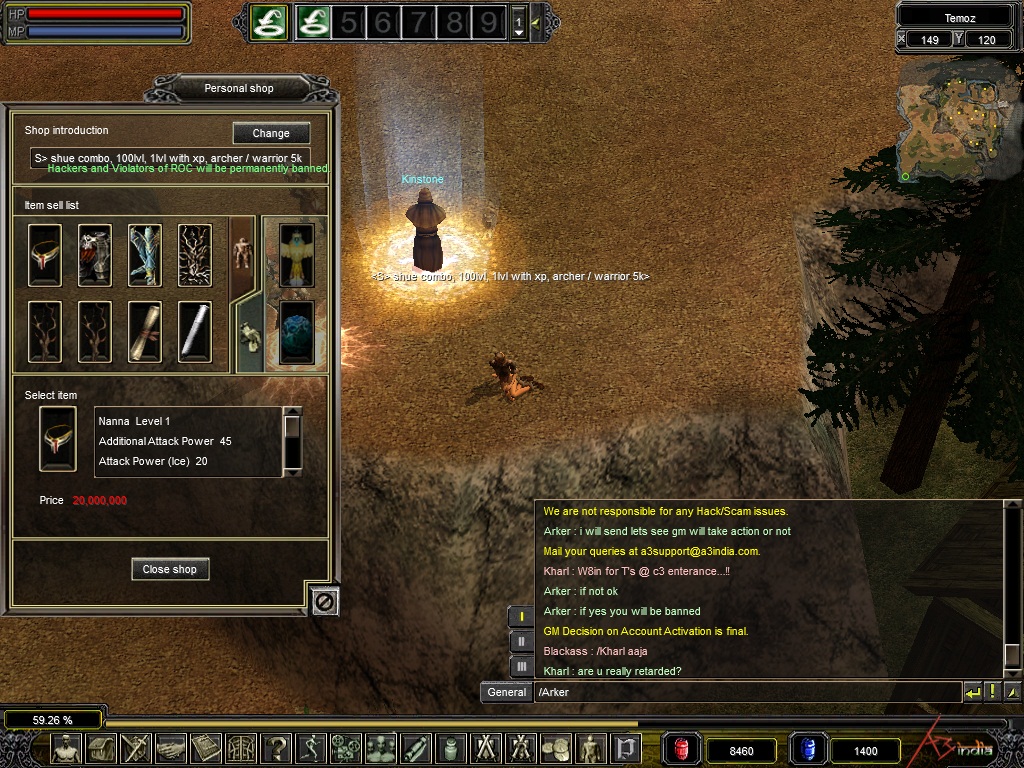Click the no-entry icon below the shop panel
1024x768 pixels.
click(x=326, y=600)
